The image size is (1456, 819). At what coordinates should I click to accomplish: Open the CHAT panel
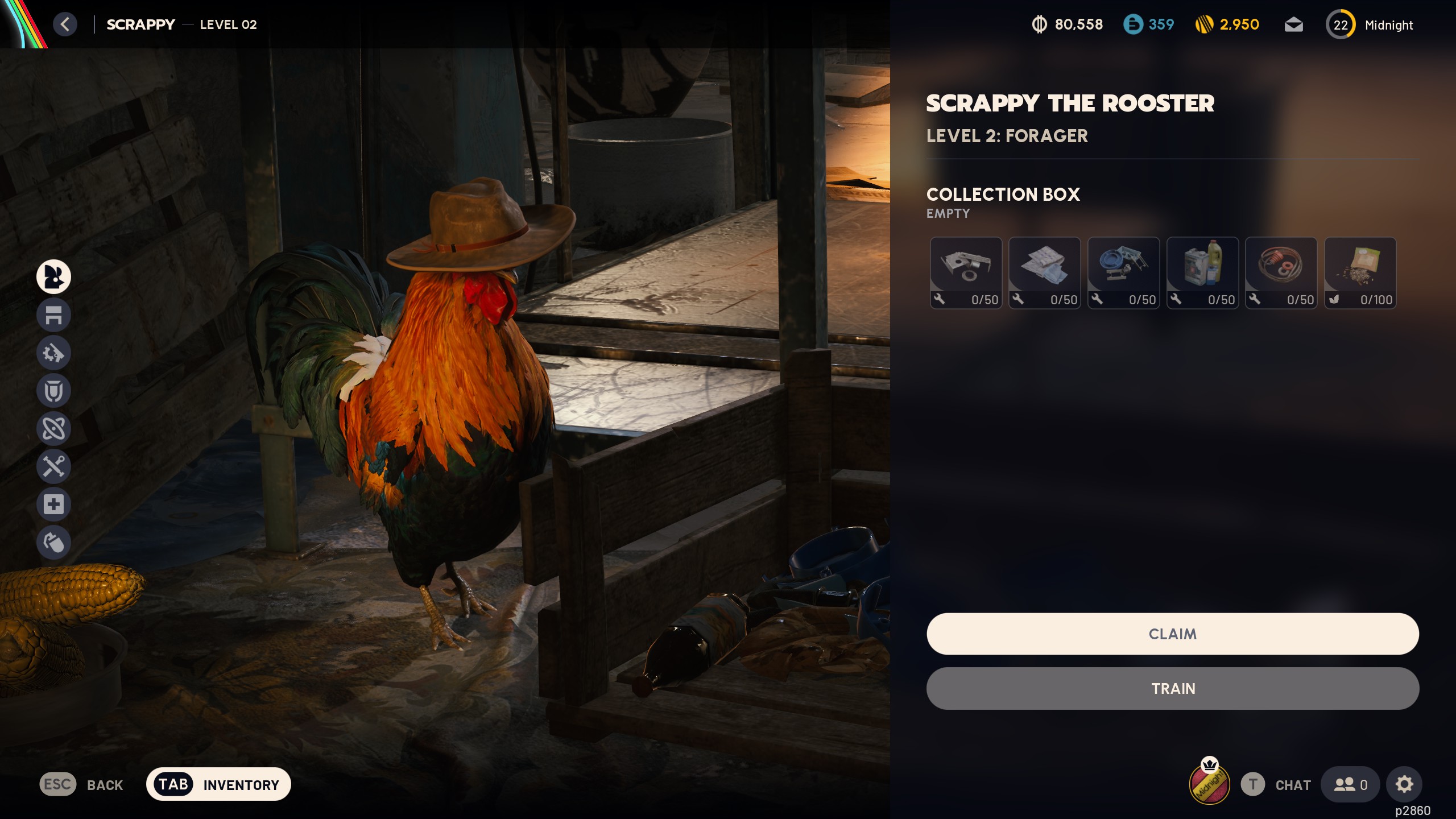[1292, 784]
